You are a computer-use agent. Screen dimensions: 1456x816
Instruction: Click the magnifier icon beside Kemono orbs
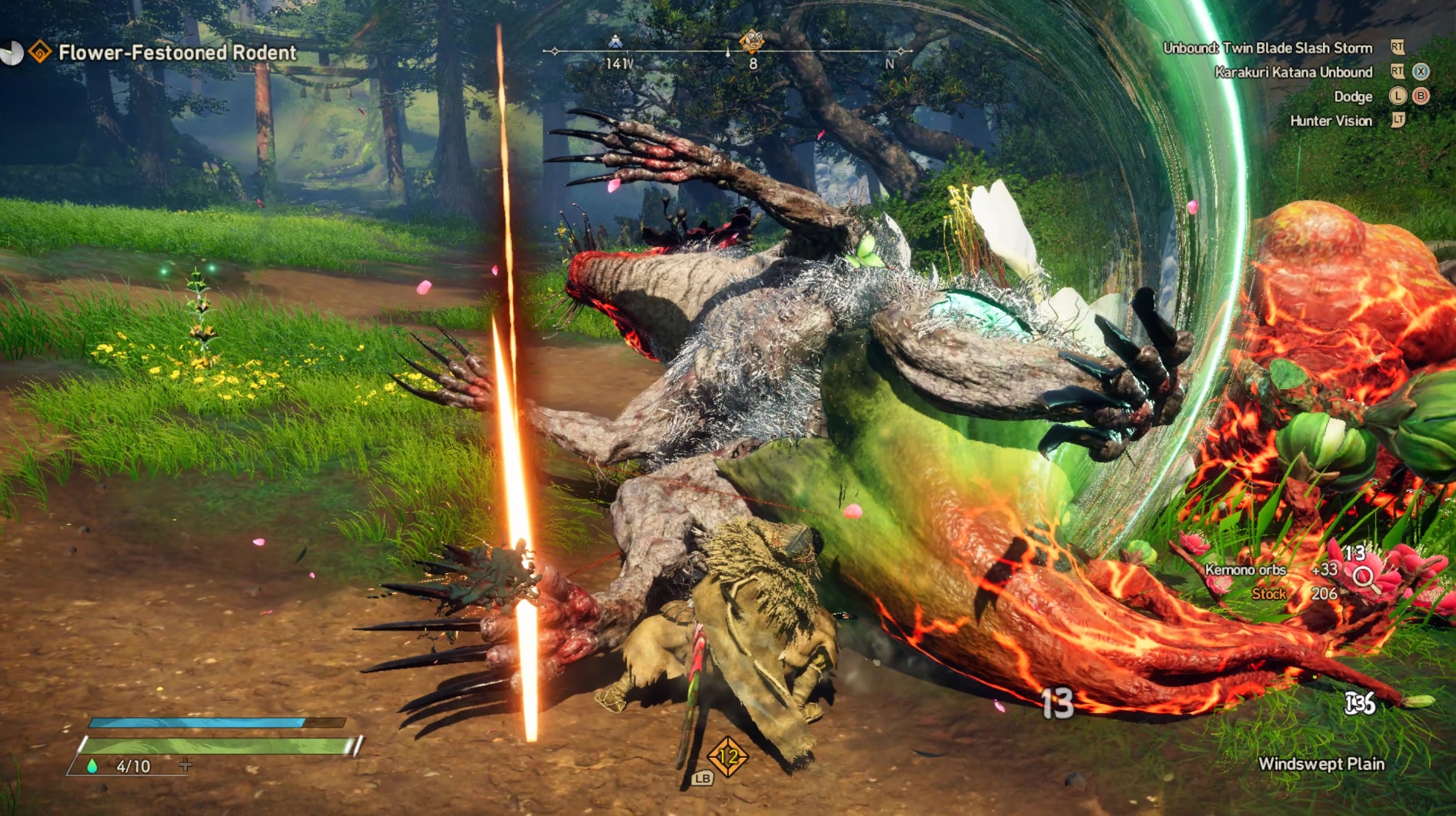coord(1365,578)
